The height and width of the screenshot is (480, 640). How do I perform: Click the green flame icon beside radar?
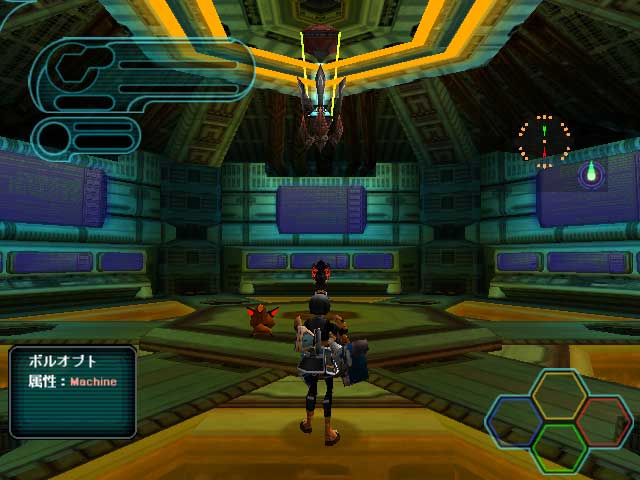pos(591,174)
